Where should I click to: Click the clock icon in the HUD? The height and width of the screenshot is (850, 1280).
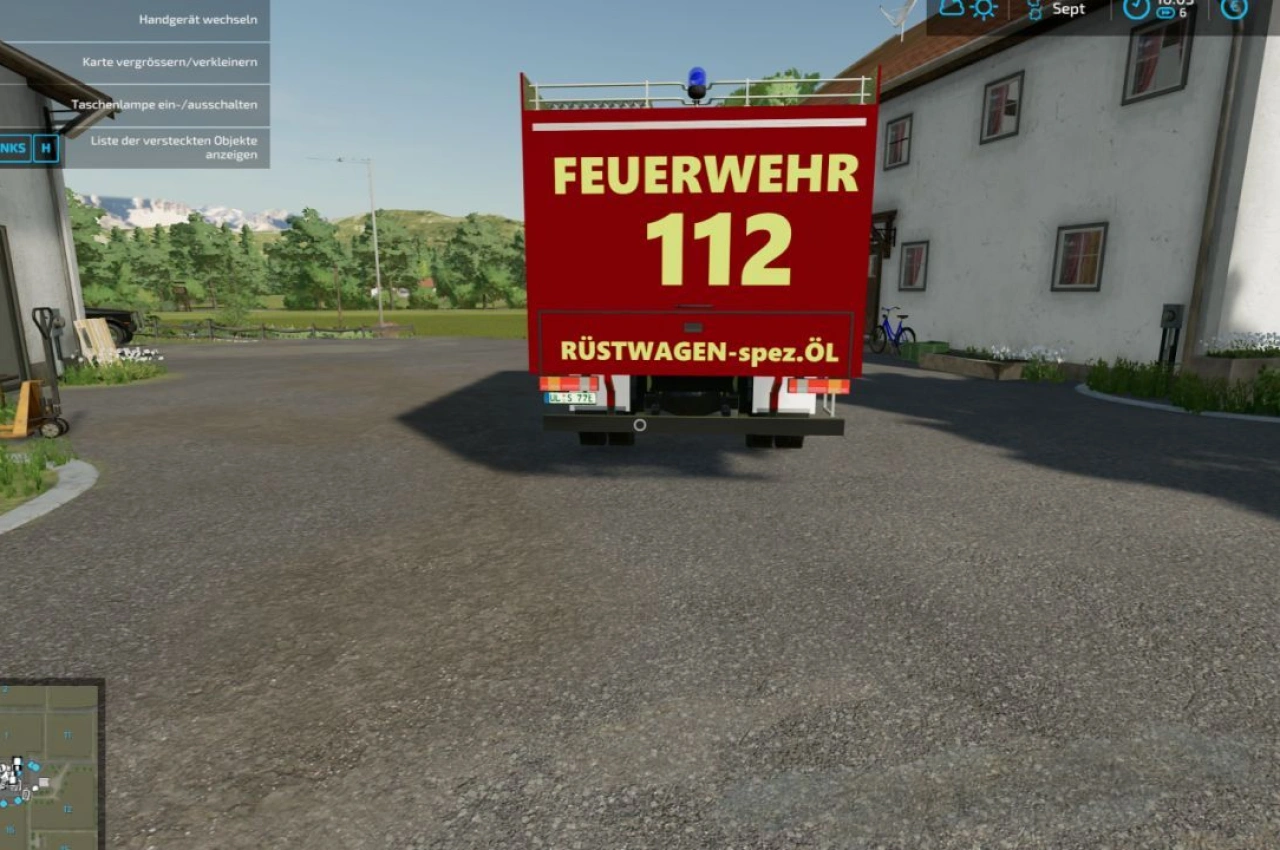click(1136, 10)
